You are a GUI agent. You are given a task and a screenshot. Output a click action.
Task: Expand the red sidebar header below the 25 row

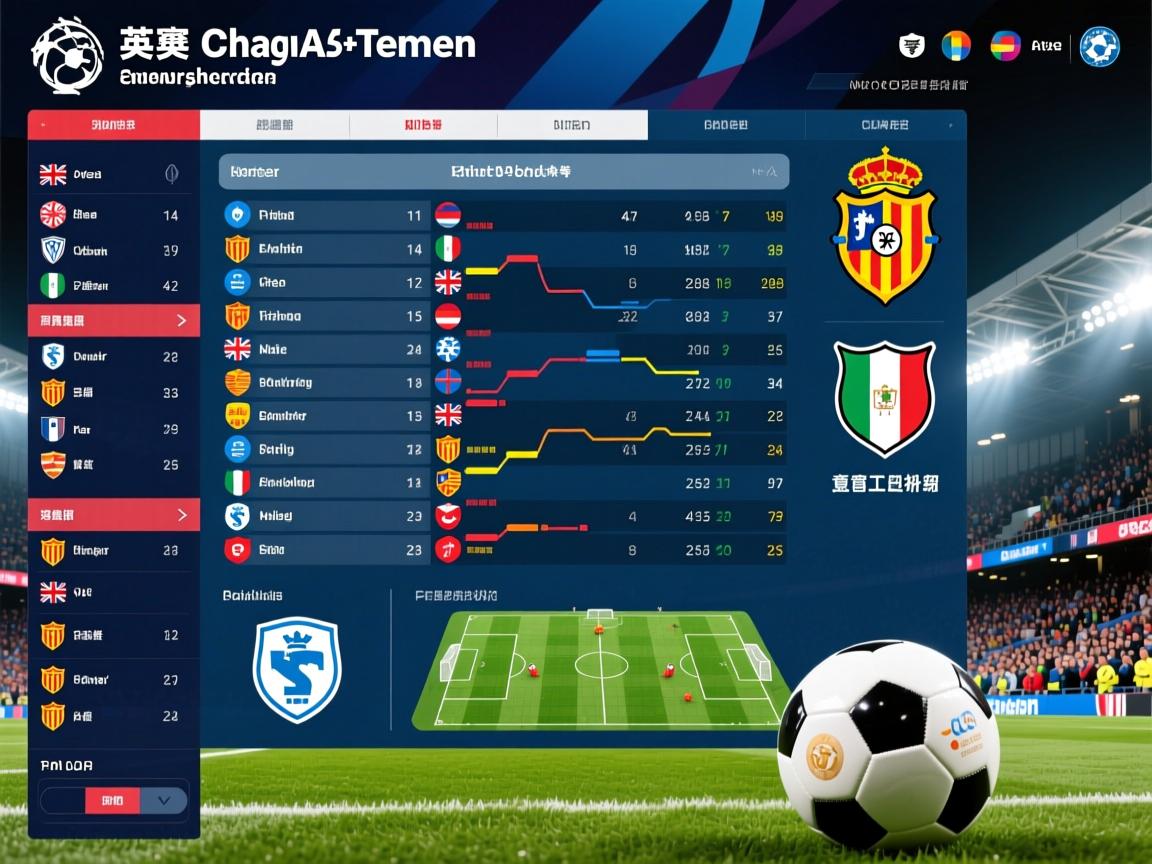tap(113, 515)
